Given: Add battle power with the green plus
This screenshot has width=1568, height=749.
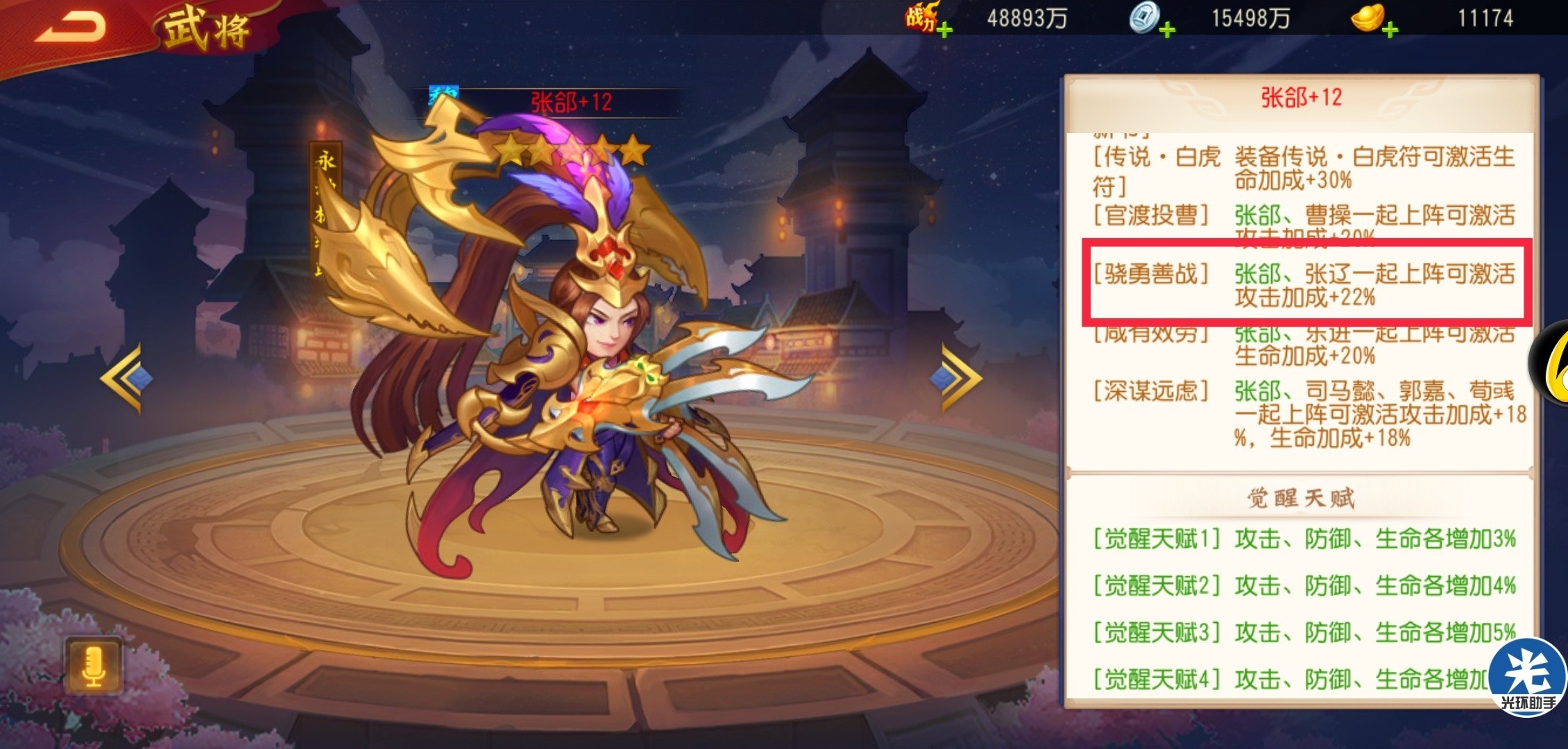Looking at the screenshot, I should [944, 30].
